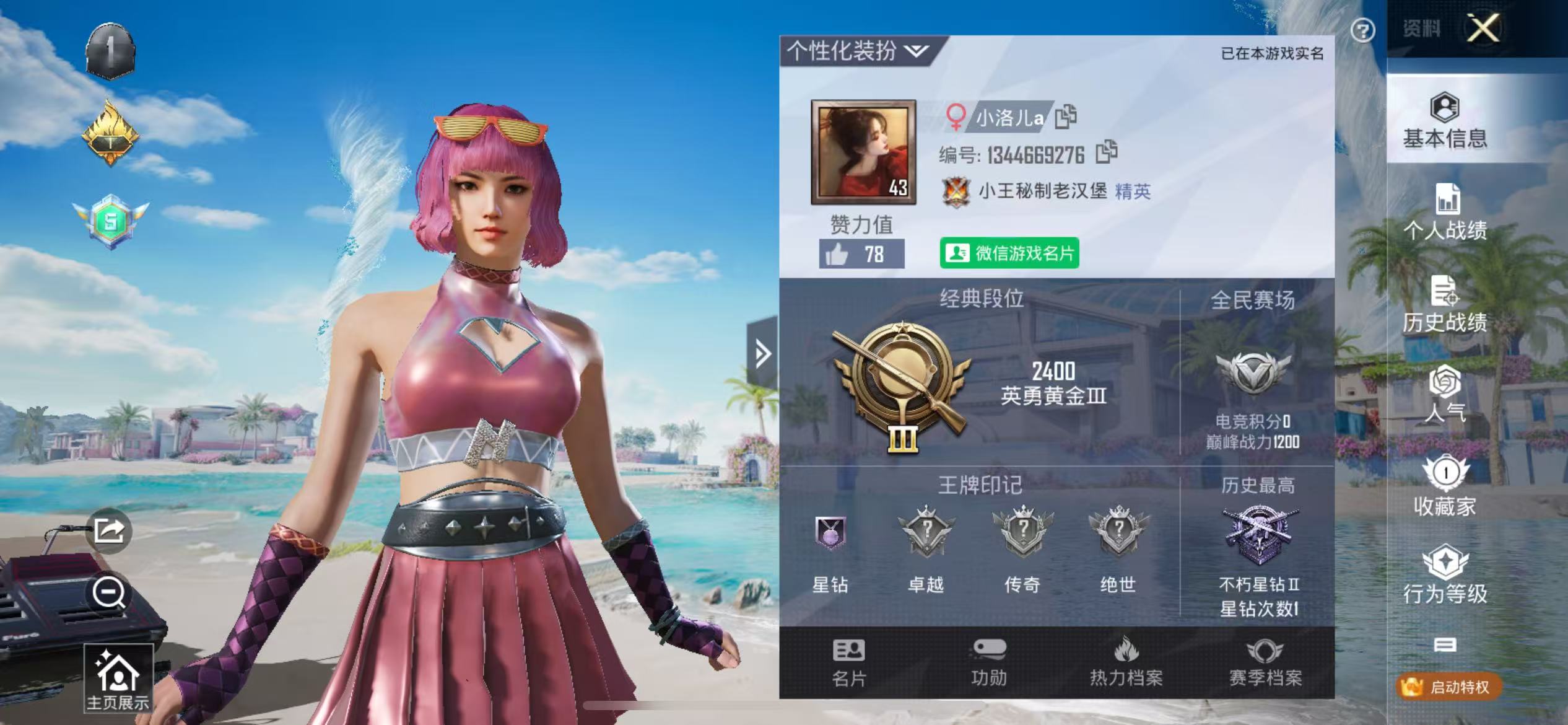The image size is (1568, 725).
Task: Open the 赛季档案 section
Action: 1265,663
